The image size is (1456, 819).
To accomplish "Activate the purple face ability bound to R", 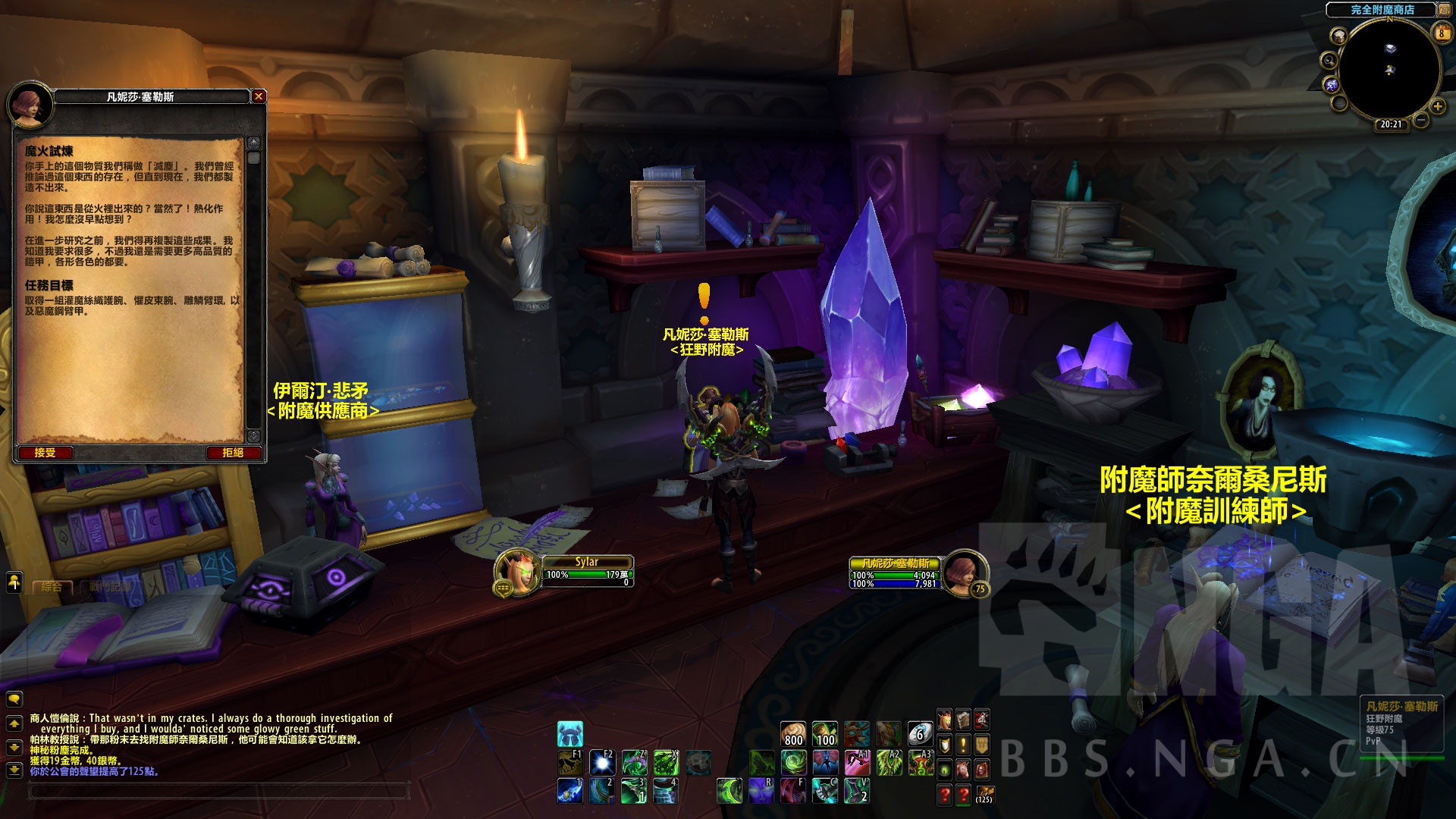I will tap(761, 790).
